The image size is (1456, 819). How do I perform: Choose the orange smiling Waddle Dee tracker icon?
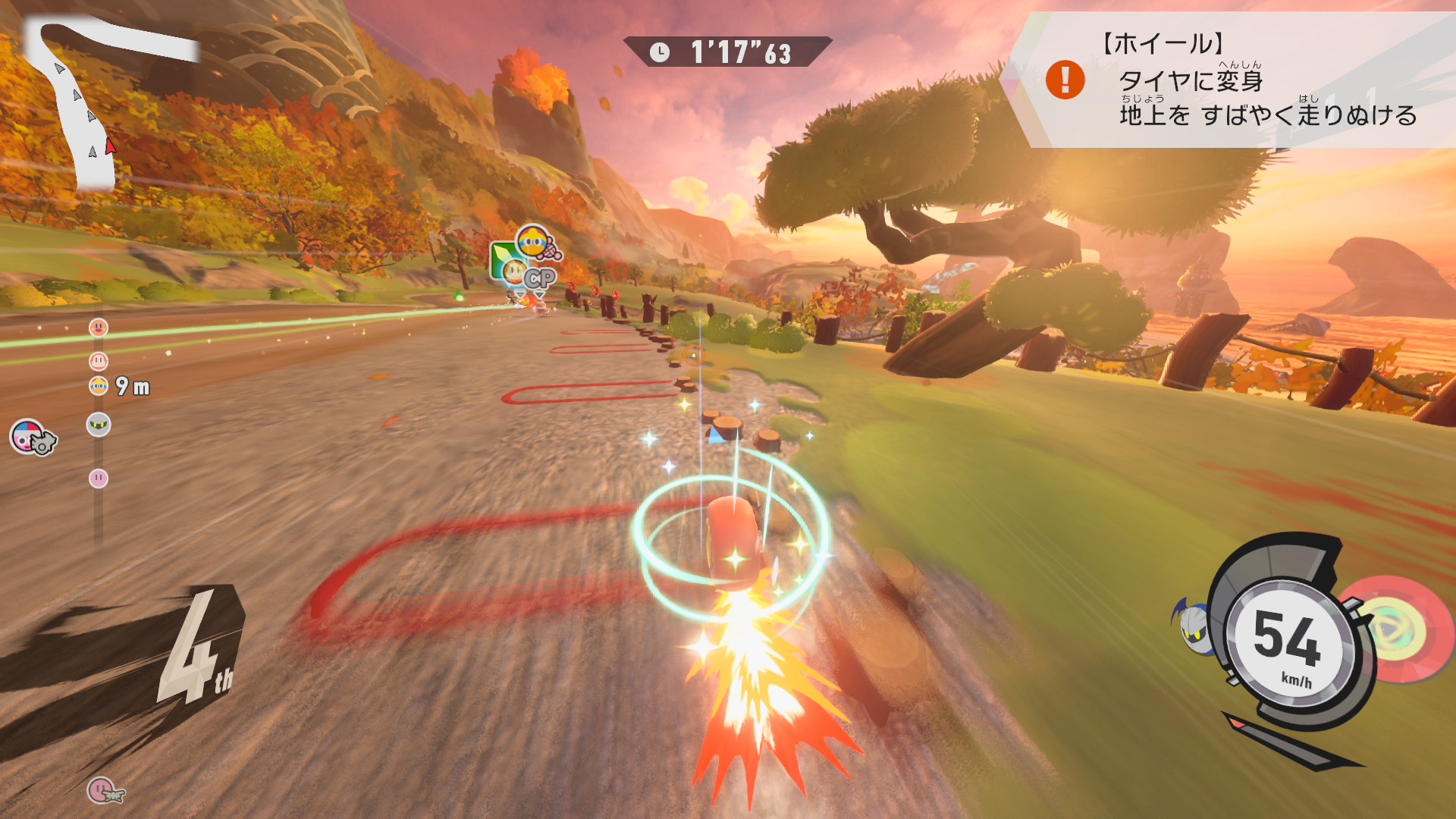tap(99, 328)
